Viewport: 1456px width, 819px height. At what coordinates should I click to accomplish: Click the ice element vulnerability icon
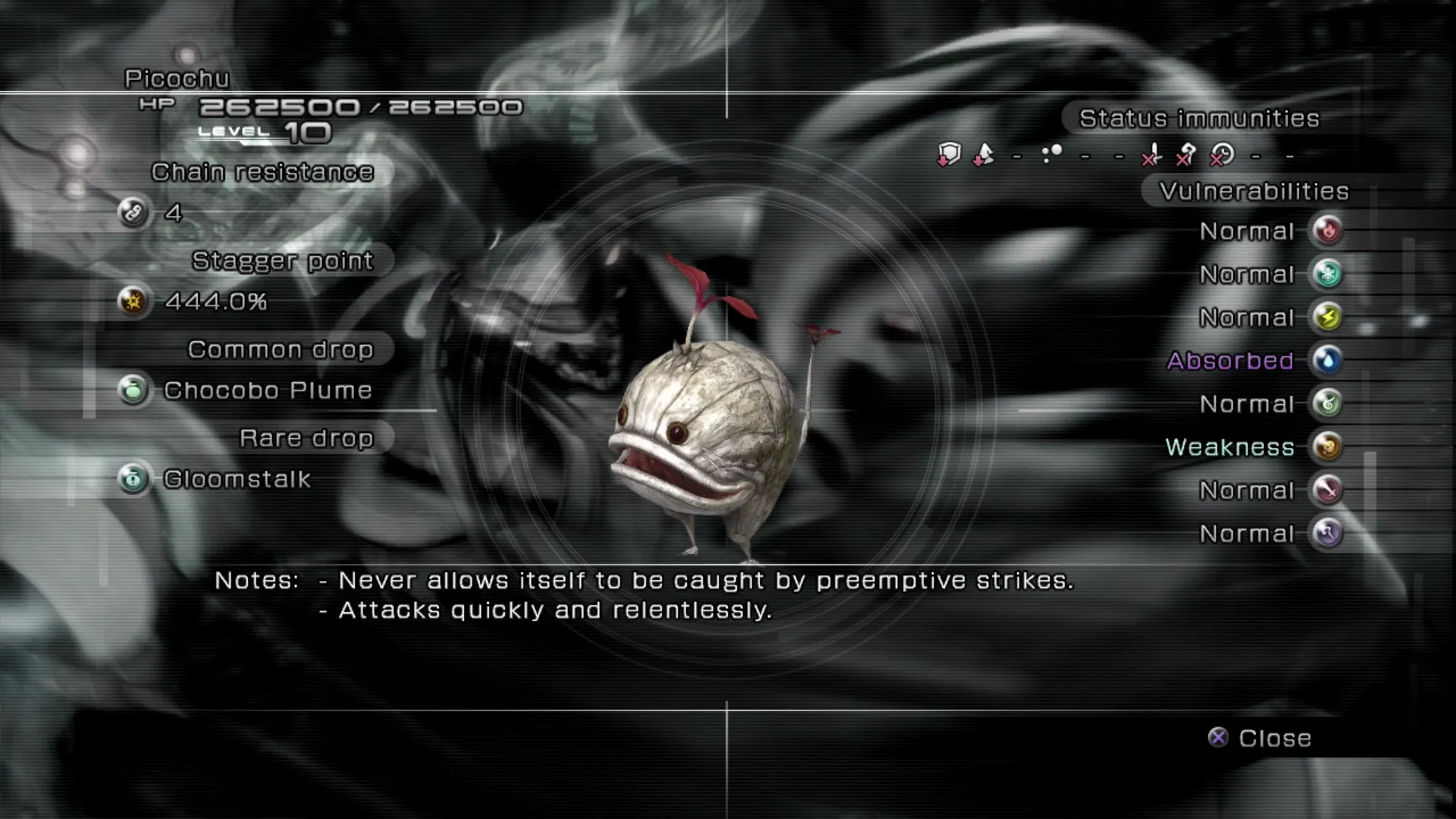click(x=1327, y=274)
